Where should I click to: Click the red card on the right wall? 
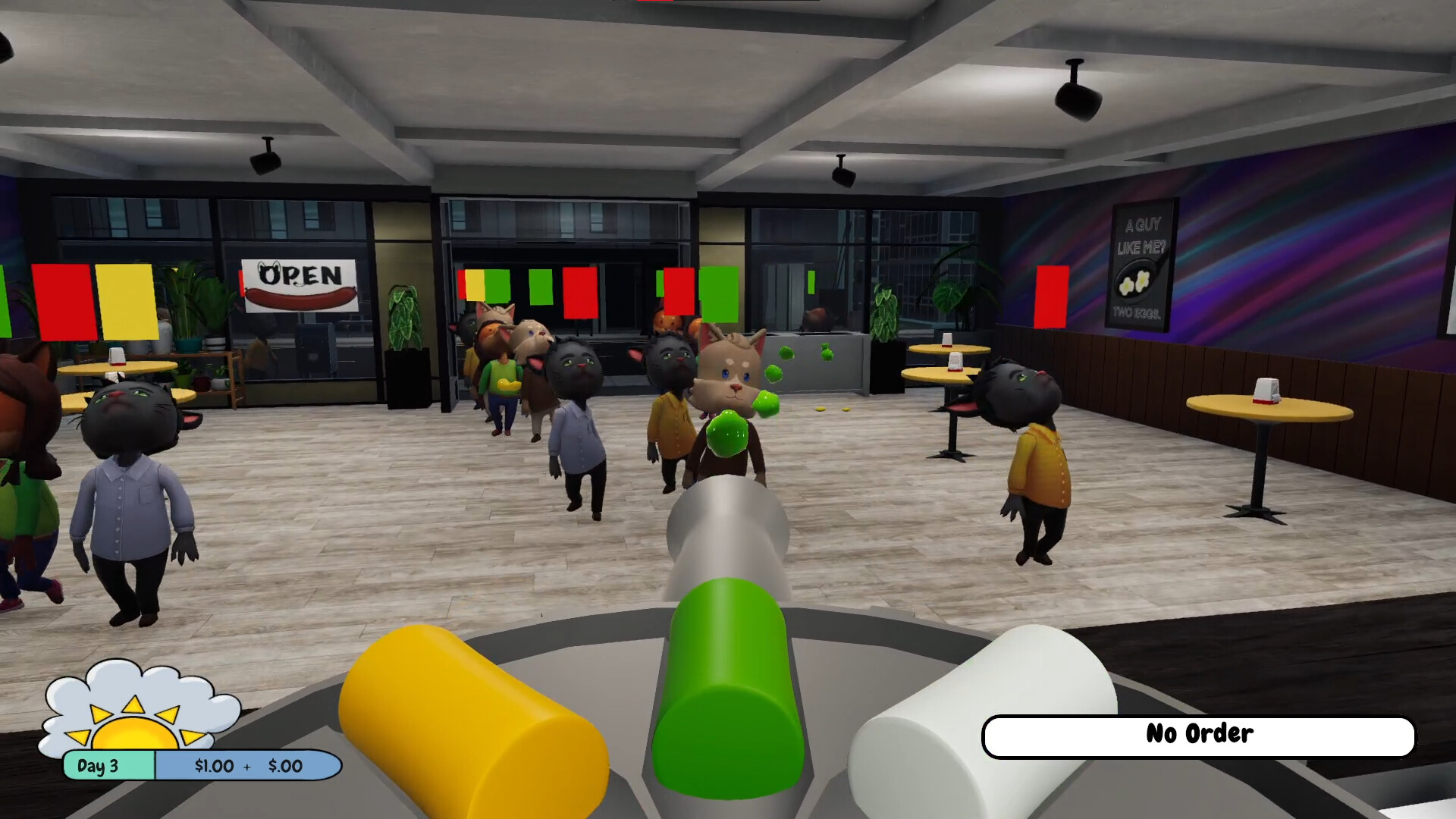[x=1054, y=298]
